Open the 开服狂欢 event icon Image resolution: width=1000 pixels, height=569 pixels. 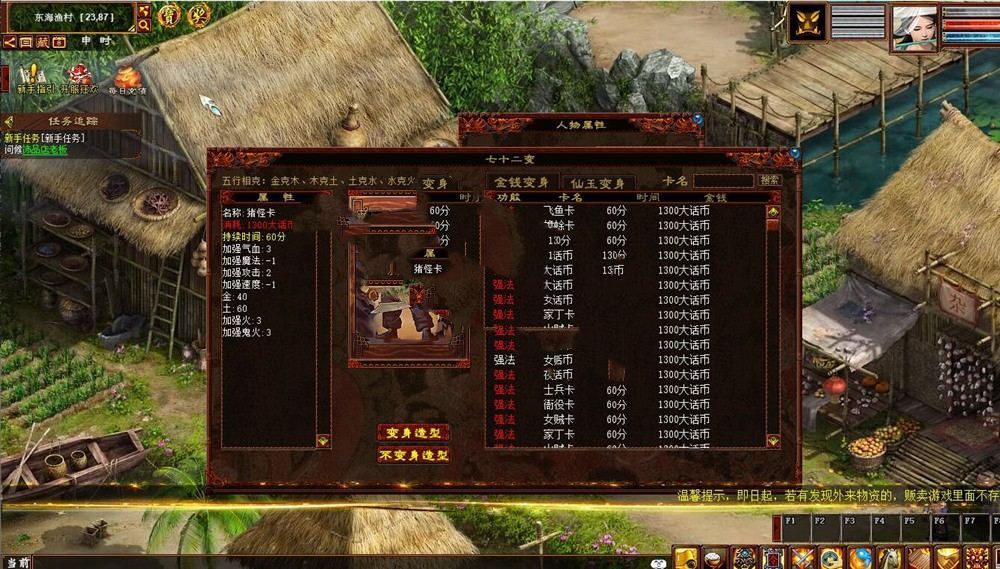80,77
